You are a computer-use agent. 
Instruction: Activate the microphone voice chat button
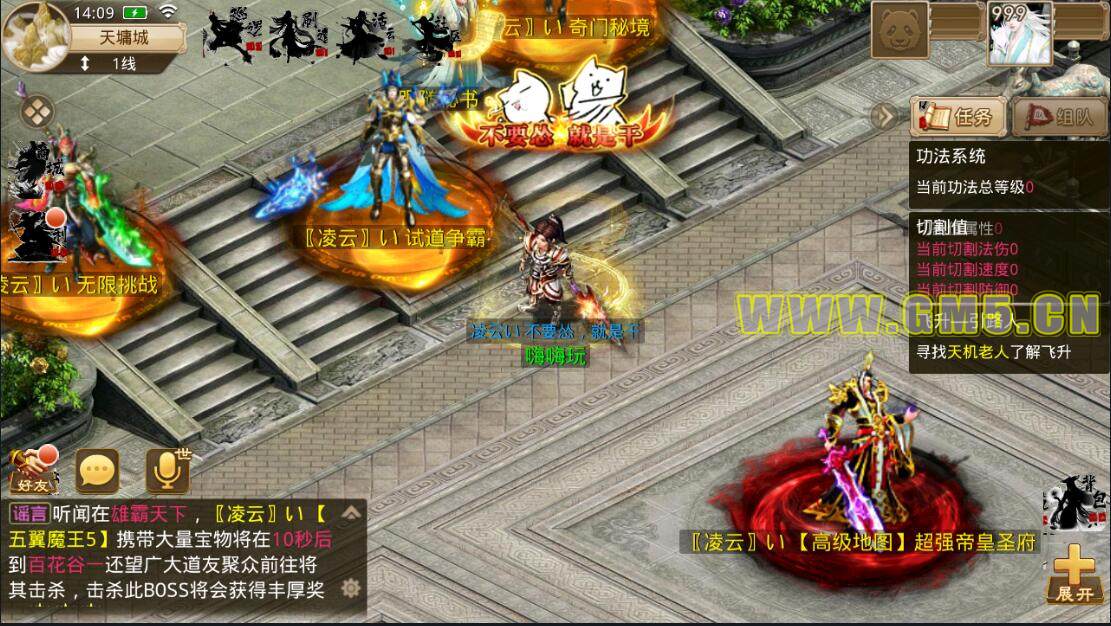click(167, 470)
